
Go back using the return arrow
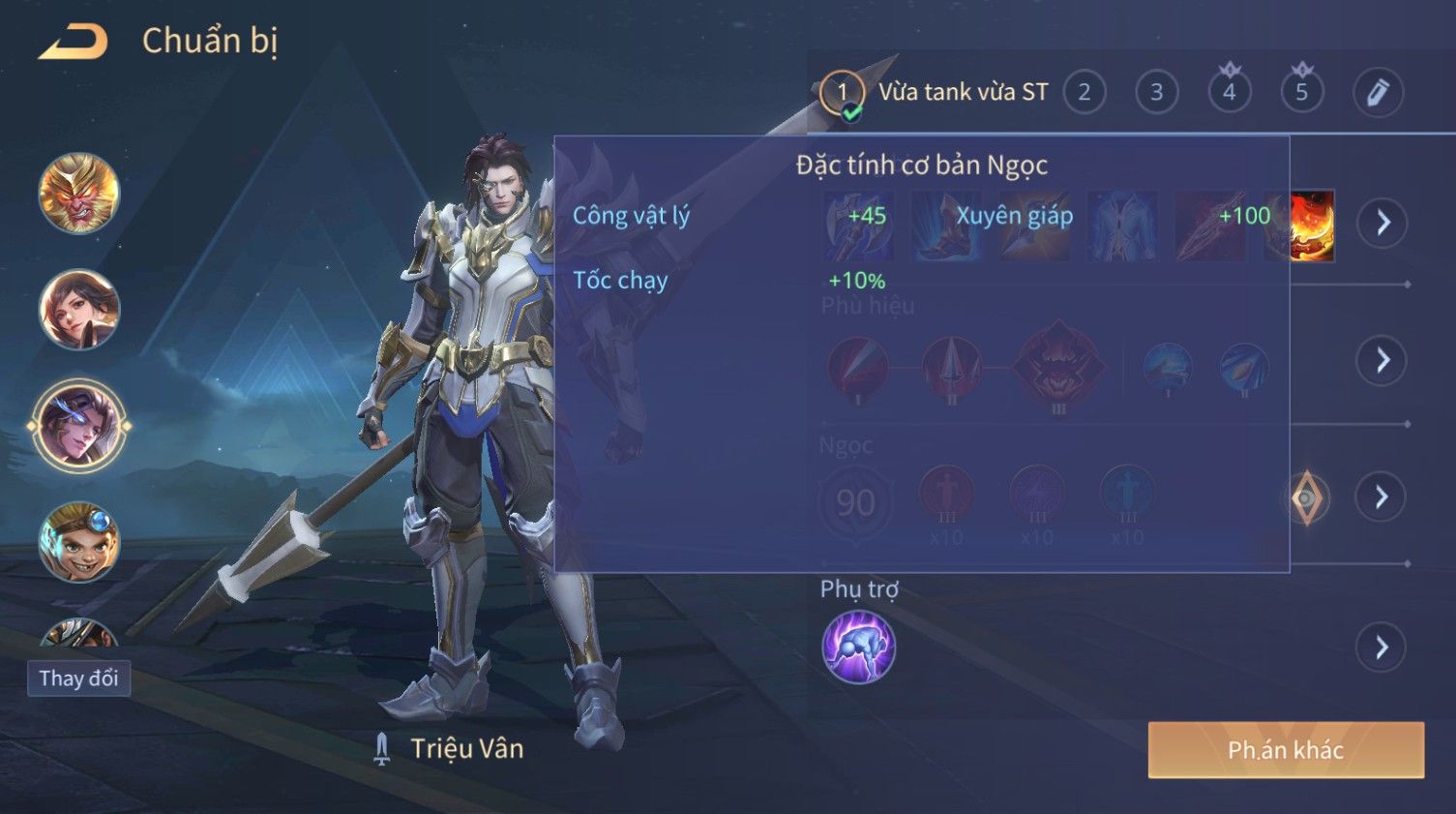(73, 42)
